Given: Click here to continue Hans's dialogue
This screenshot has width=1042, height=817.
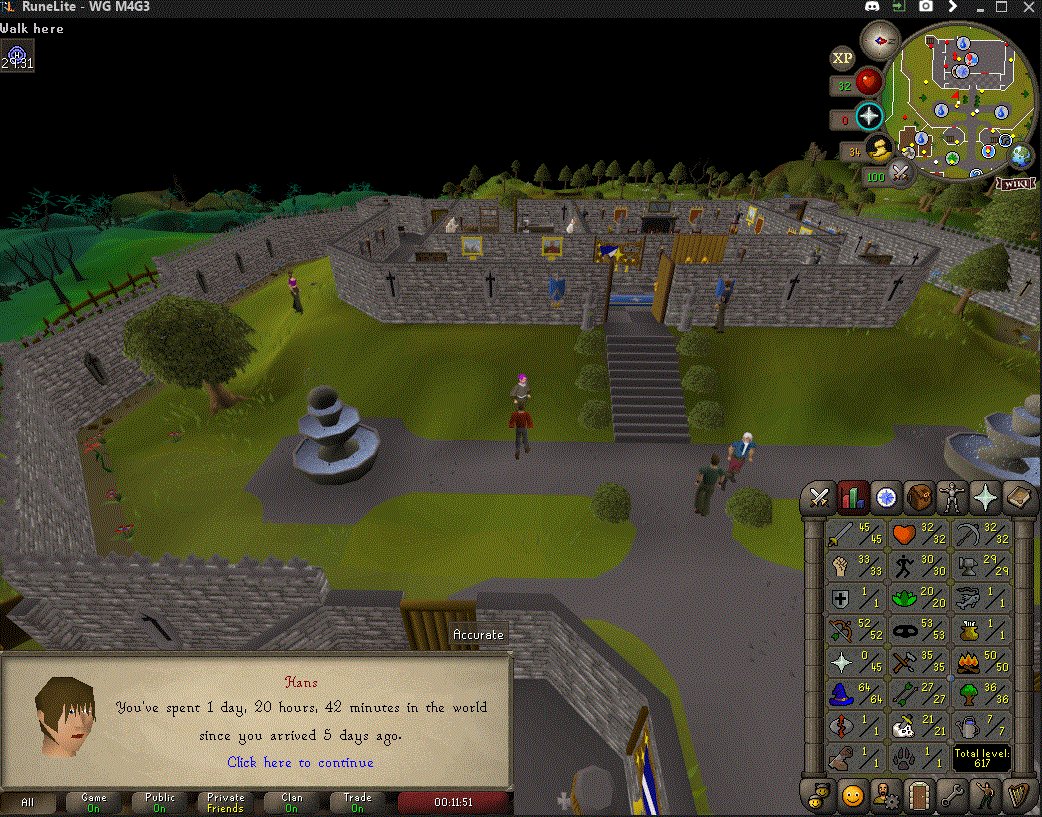Looking at the screenshot, I should pyautogui.click(x=300, y=762).
